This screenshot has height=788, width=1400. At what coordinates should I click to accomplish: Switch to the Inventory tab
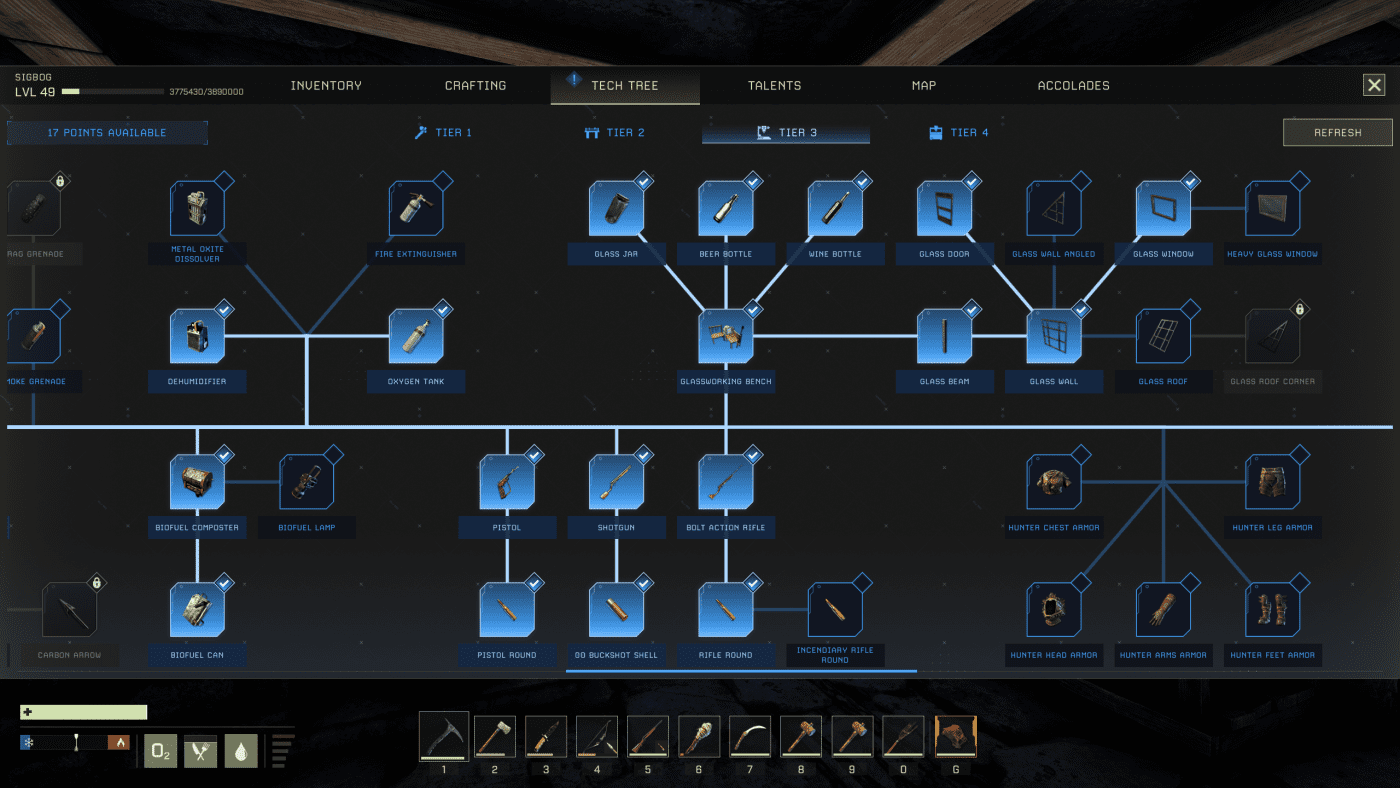coord(325,85)
